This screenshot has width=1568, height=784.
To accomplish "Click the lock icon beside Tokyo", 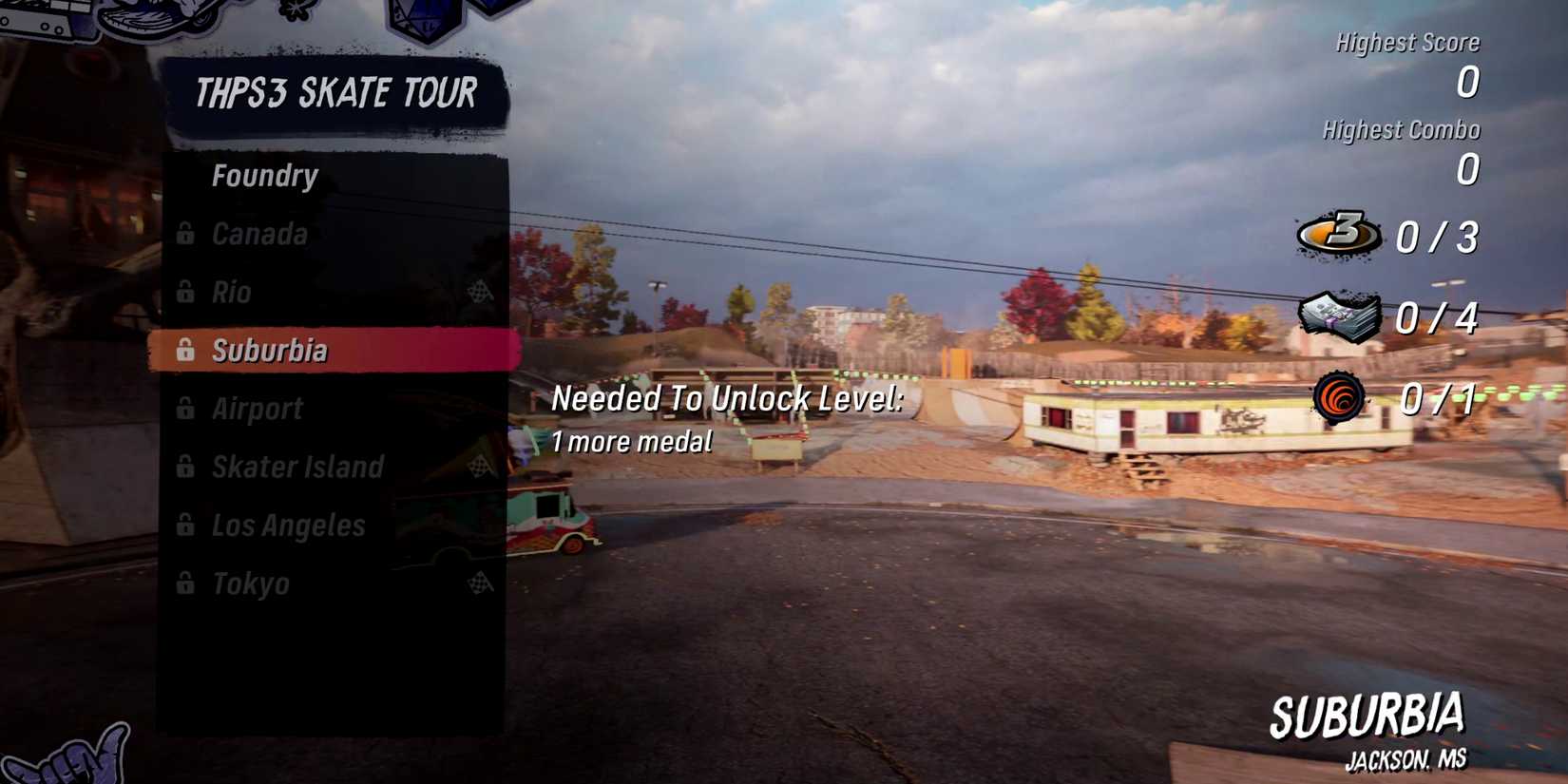I will tap(184, 583).
